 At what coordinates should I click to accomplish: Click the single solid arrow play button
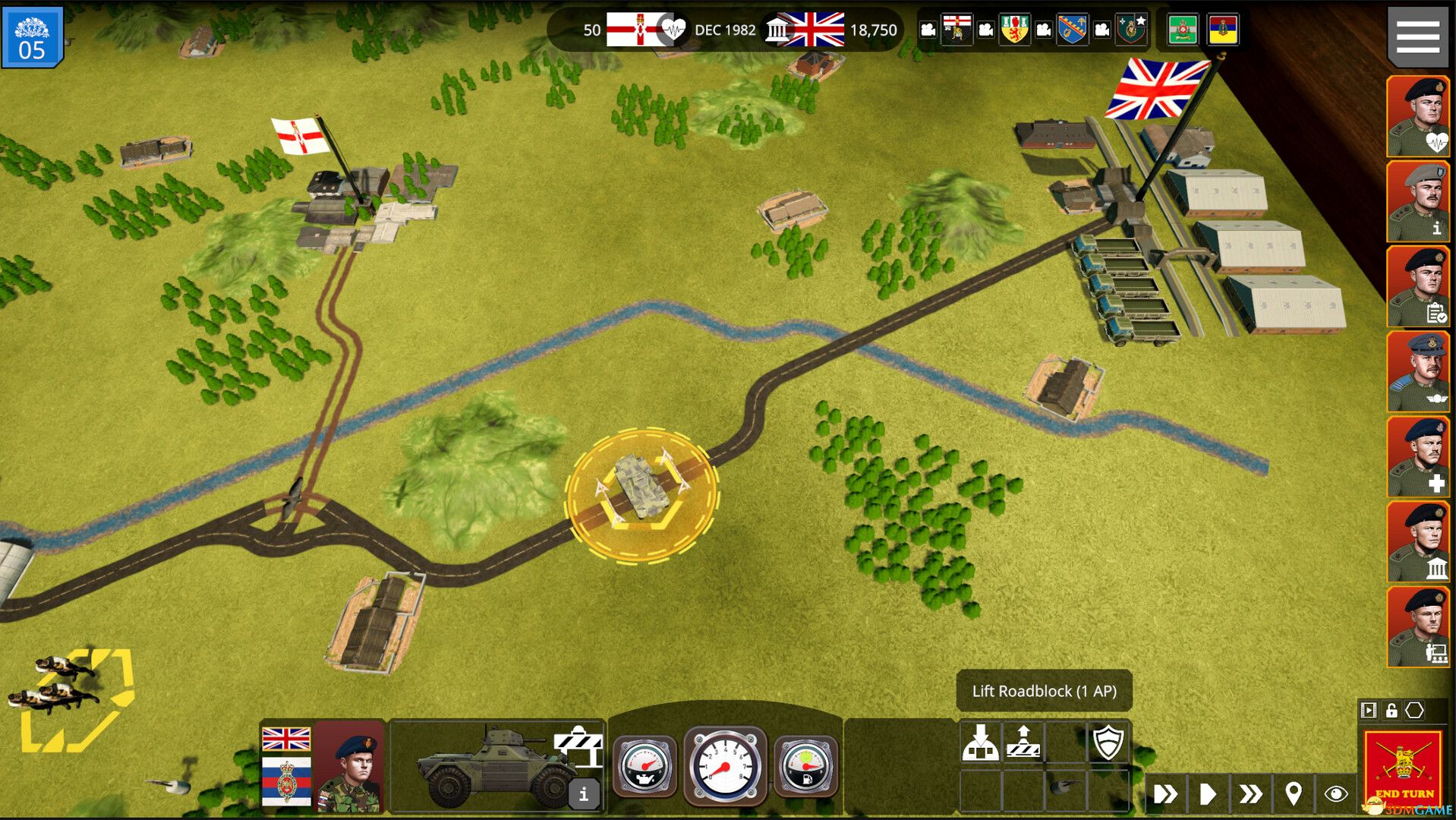pyautogui.click(x=1207, y=794)
